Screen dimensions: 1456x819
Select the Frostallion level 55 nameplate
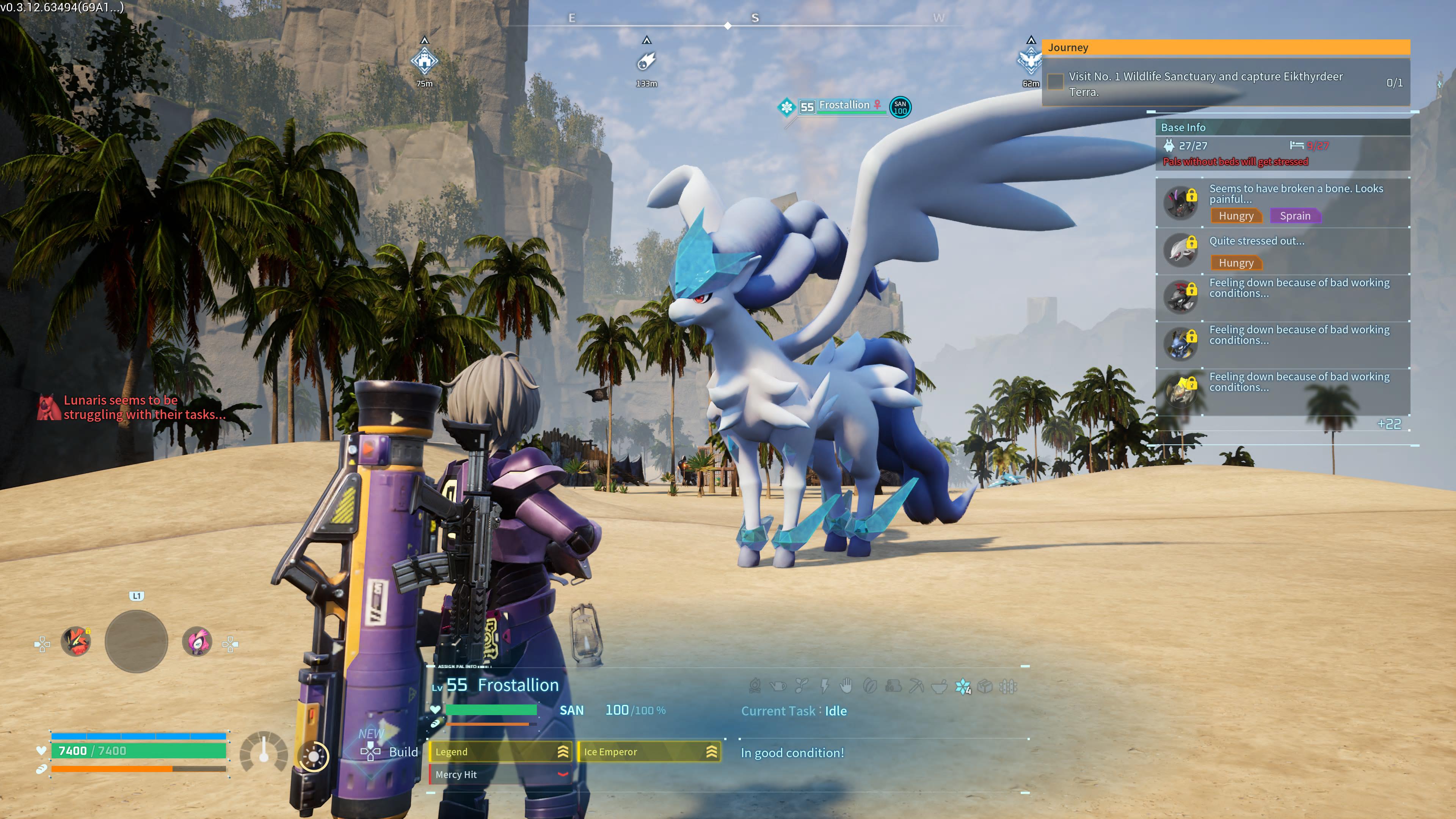coord(842,106)
